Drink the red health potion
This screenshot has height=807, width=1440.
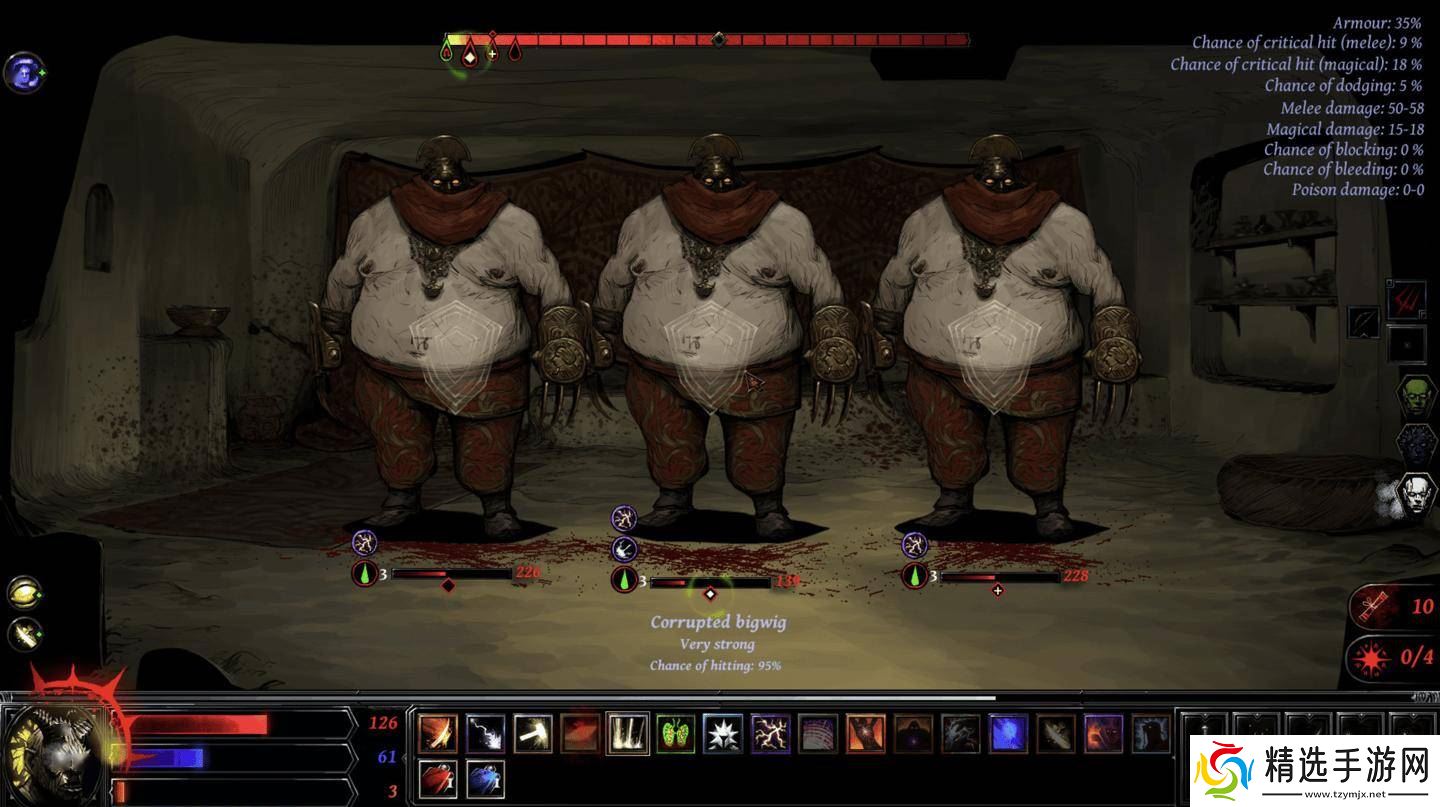(x=438, y=779)
